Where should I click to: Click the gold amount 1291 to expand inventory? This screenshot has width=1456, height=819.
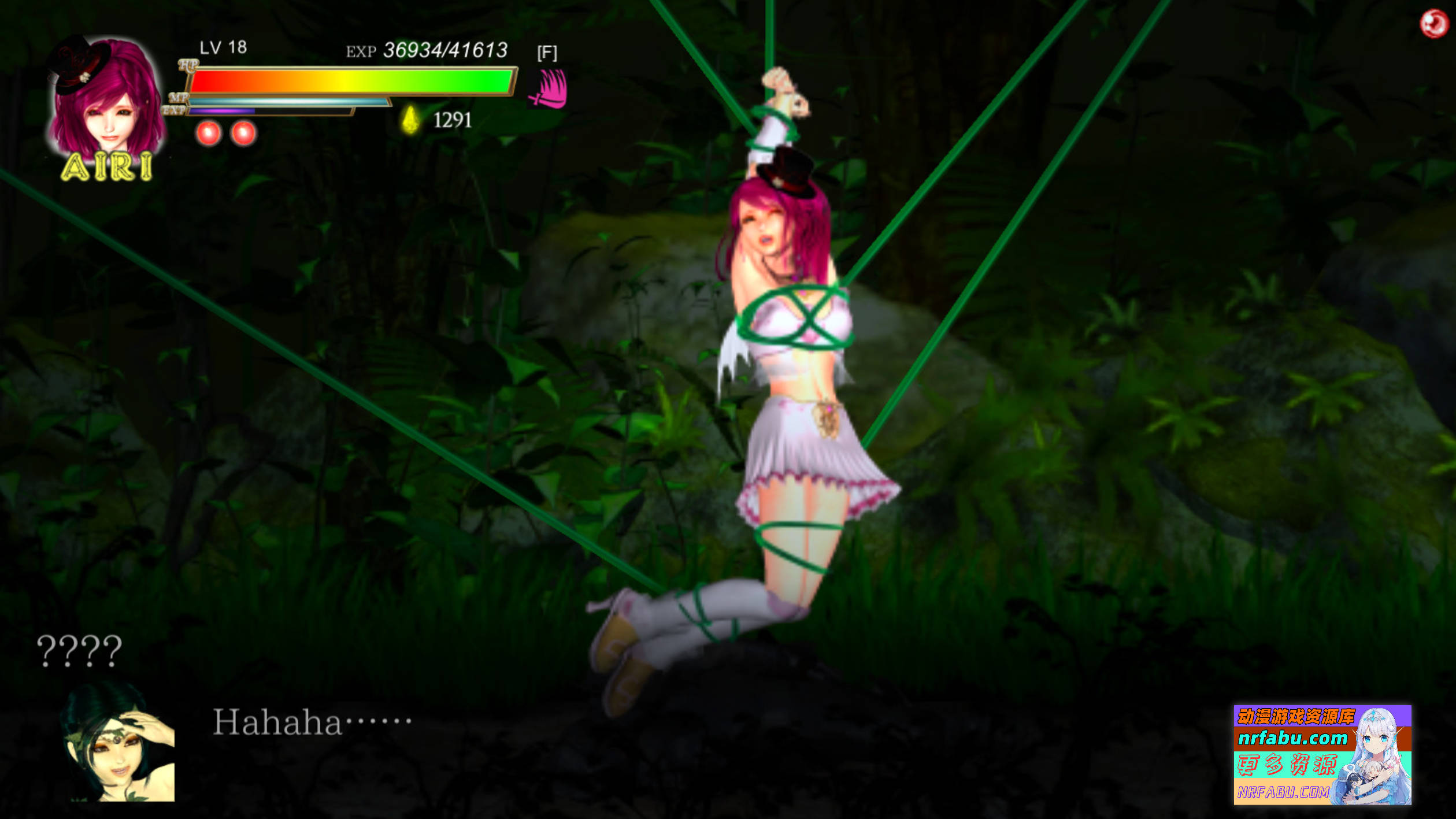[454, 120]
